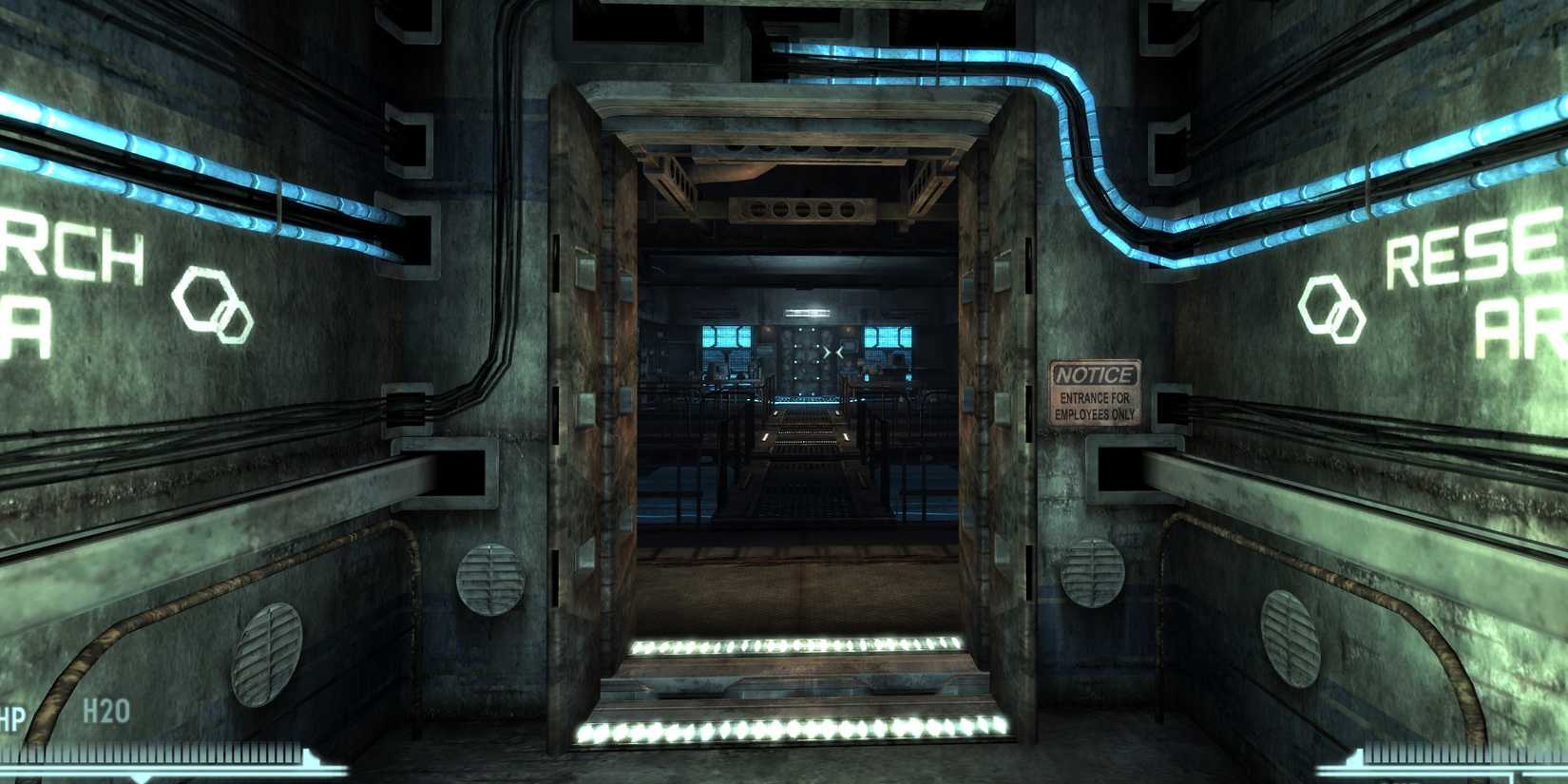Click the ENTRANCE FOR EMPLOYEES ONLY text

(1095, 407)
